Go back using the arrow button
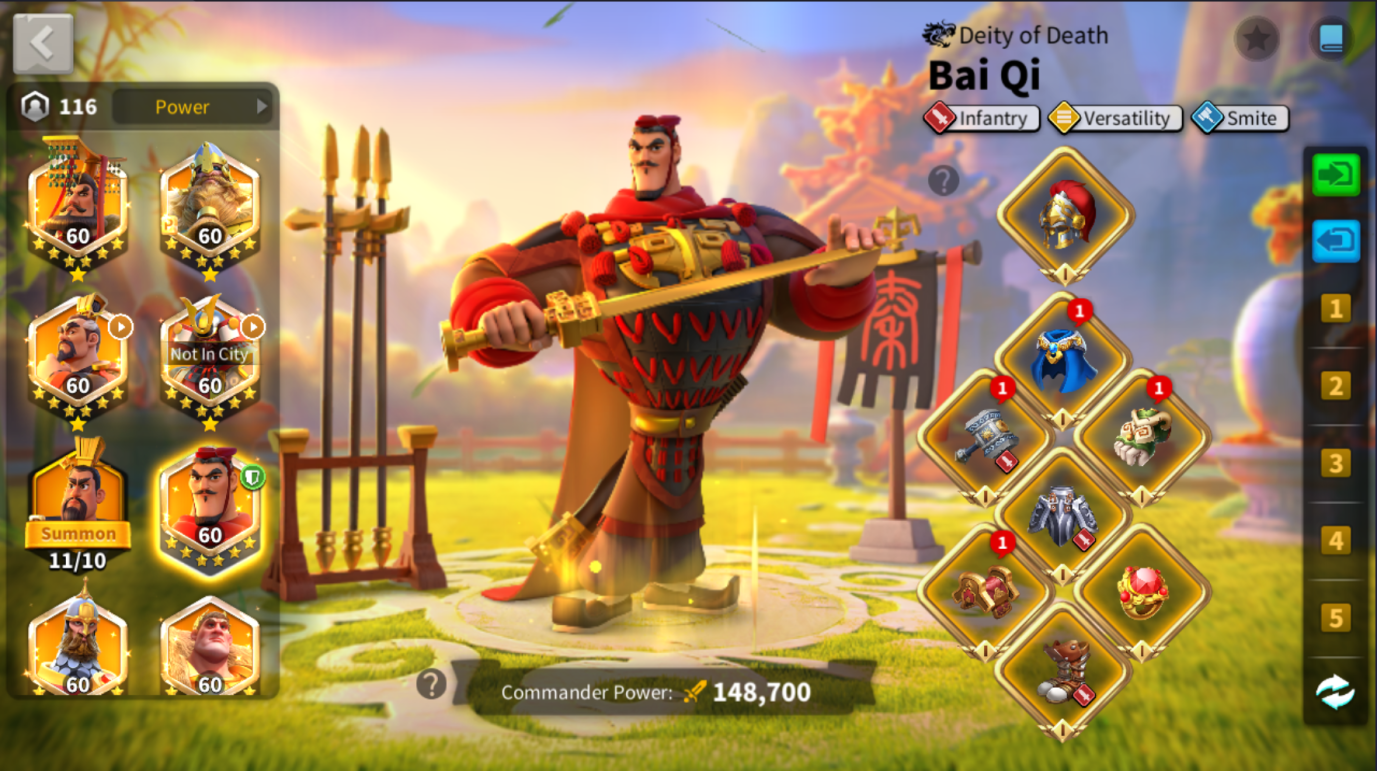The image size is (1377, 771). 43,44
